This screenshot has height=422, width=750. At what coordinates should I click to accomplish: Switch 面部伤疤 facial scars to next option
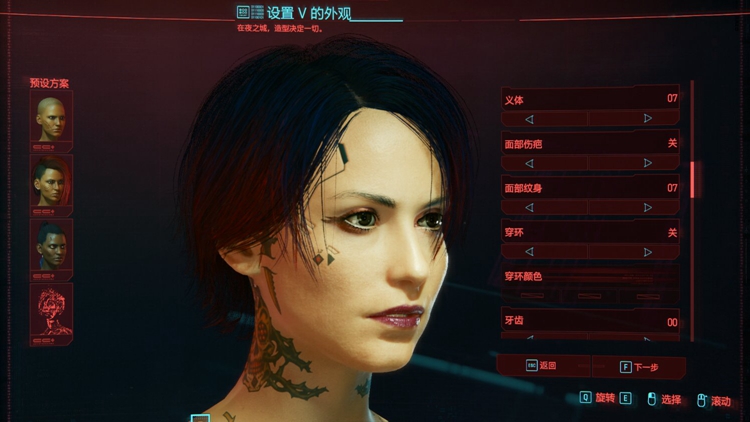tap(648, 163)
